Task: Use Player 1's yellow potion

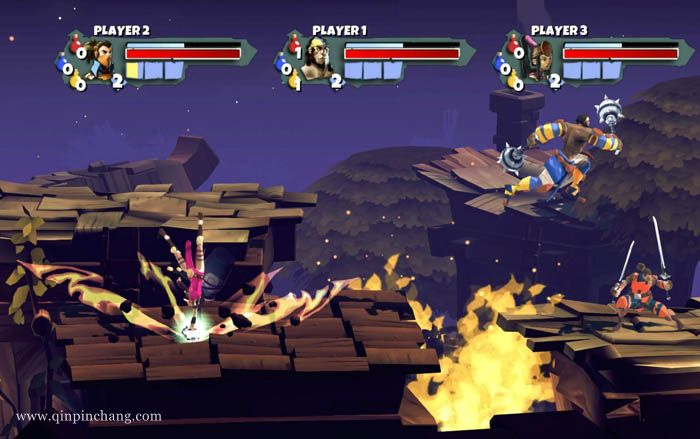Action: 297,84
